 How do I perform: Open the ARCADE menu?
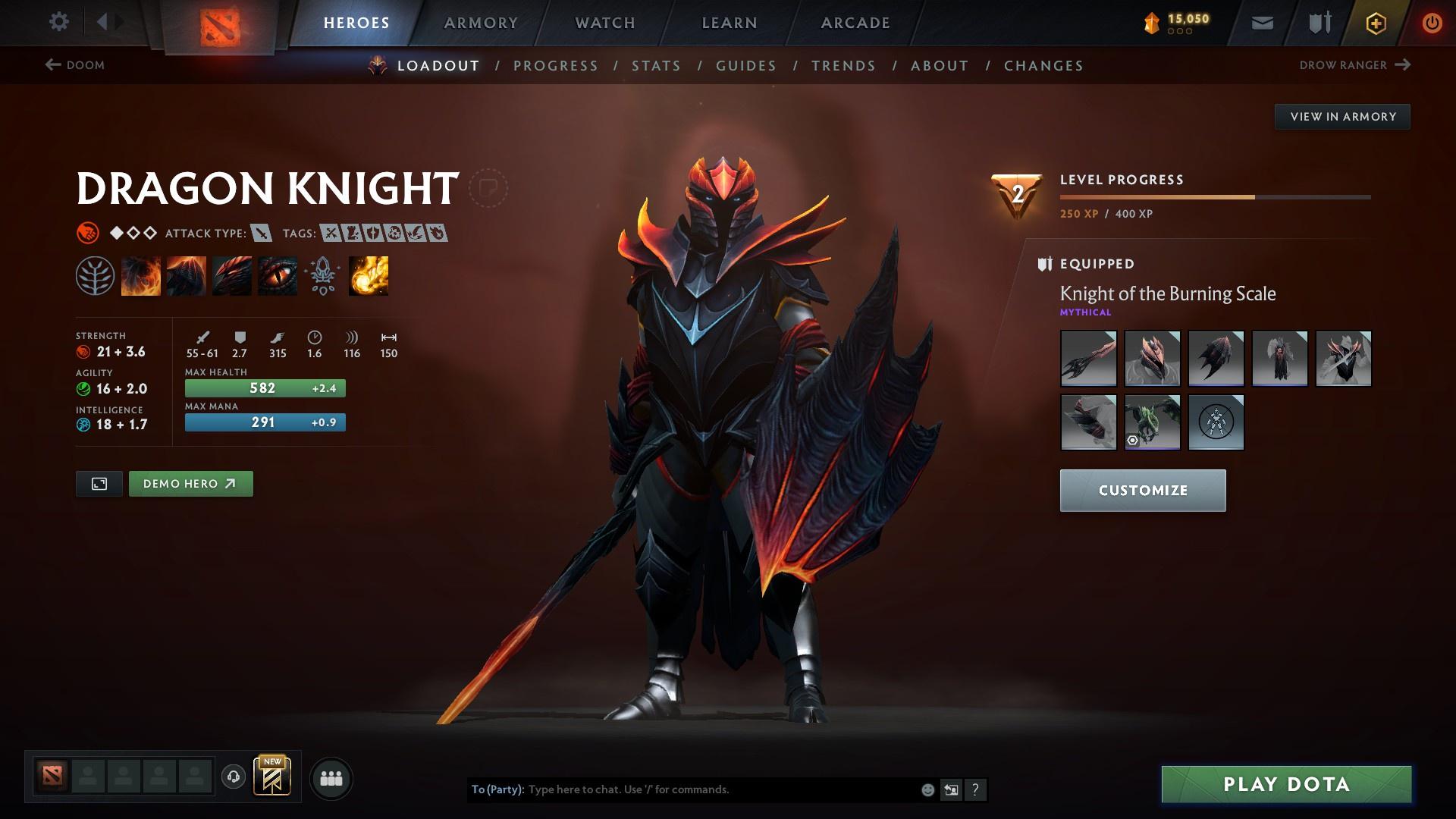855,22
